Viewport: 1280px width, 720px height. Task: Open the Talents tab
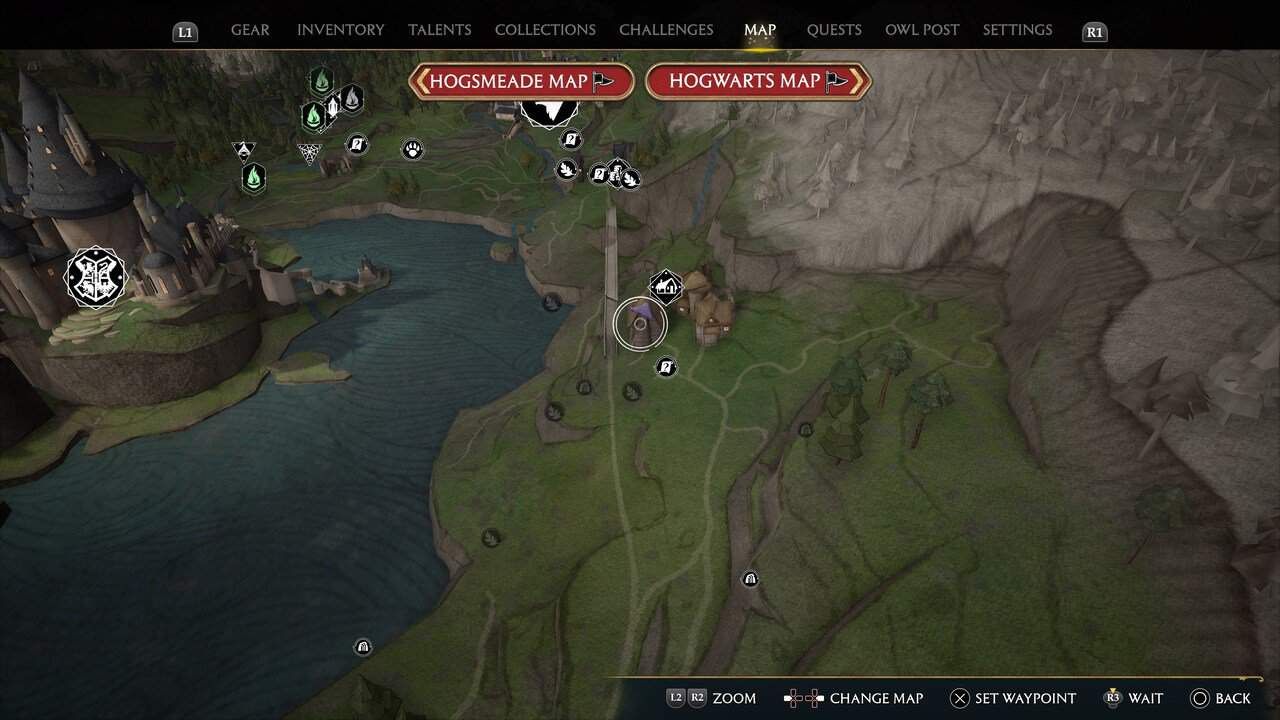point(439,30)
